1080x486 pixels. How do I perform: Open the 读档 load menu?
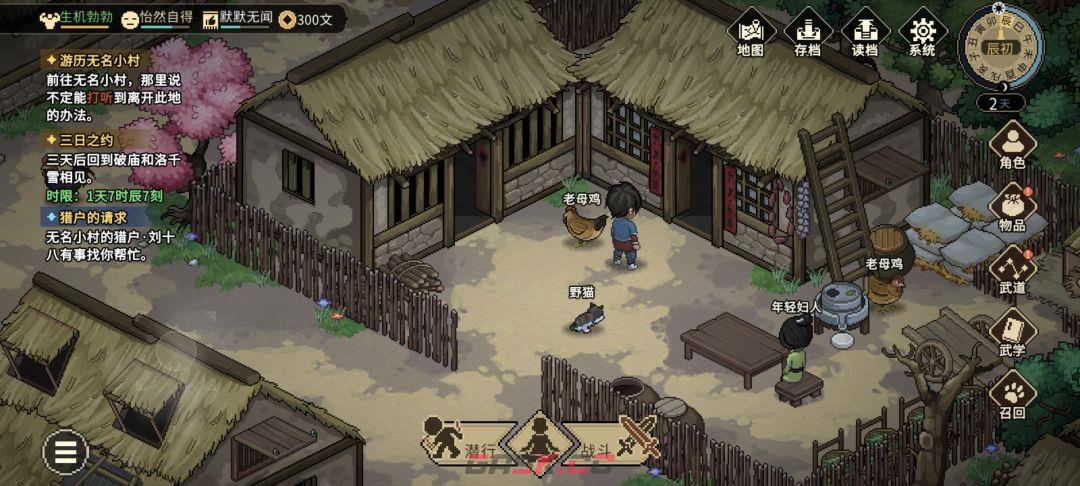865,34
